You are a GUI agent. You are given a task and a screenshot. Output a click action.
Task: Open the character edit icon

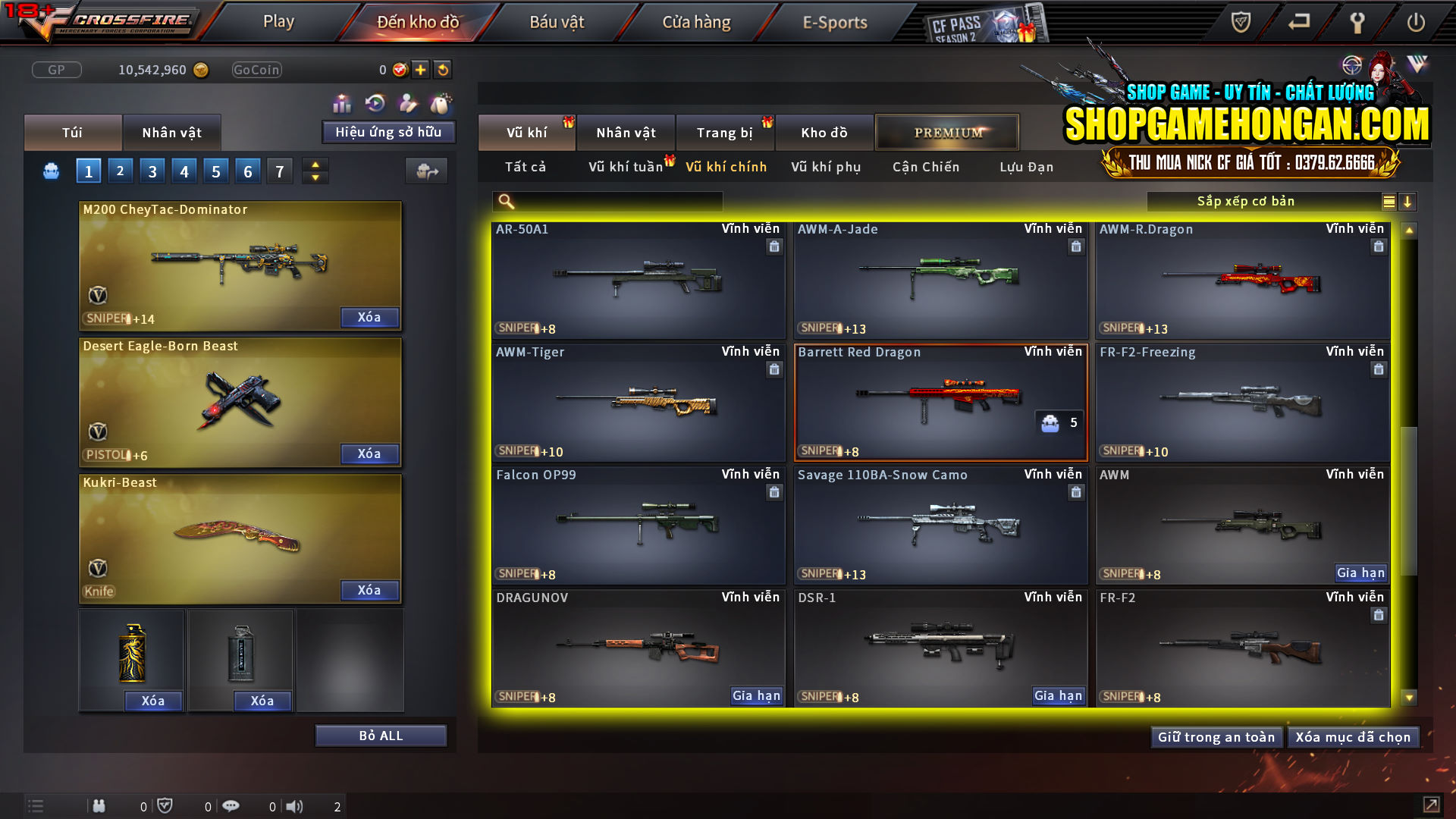pyautogui.click(x=406, y=102)
